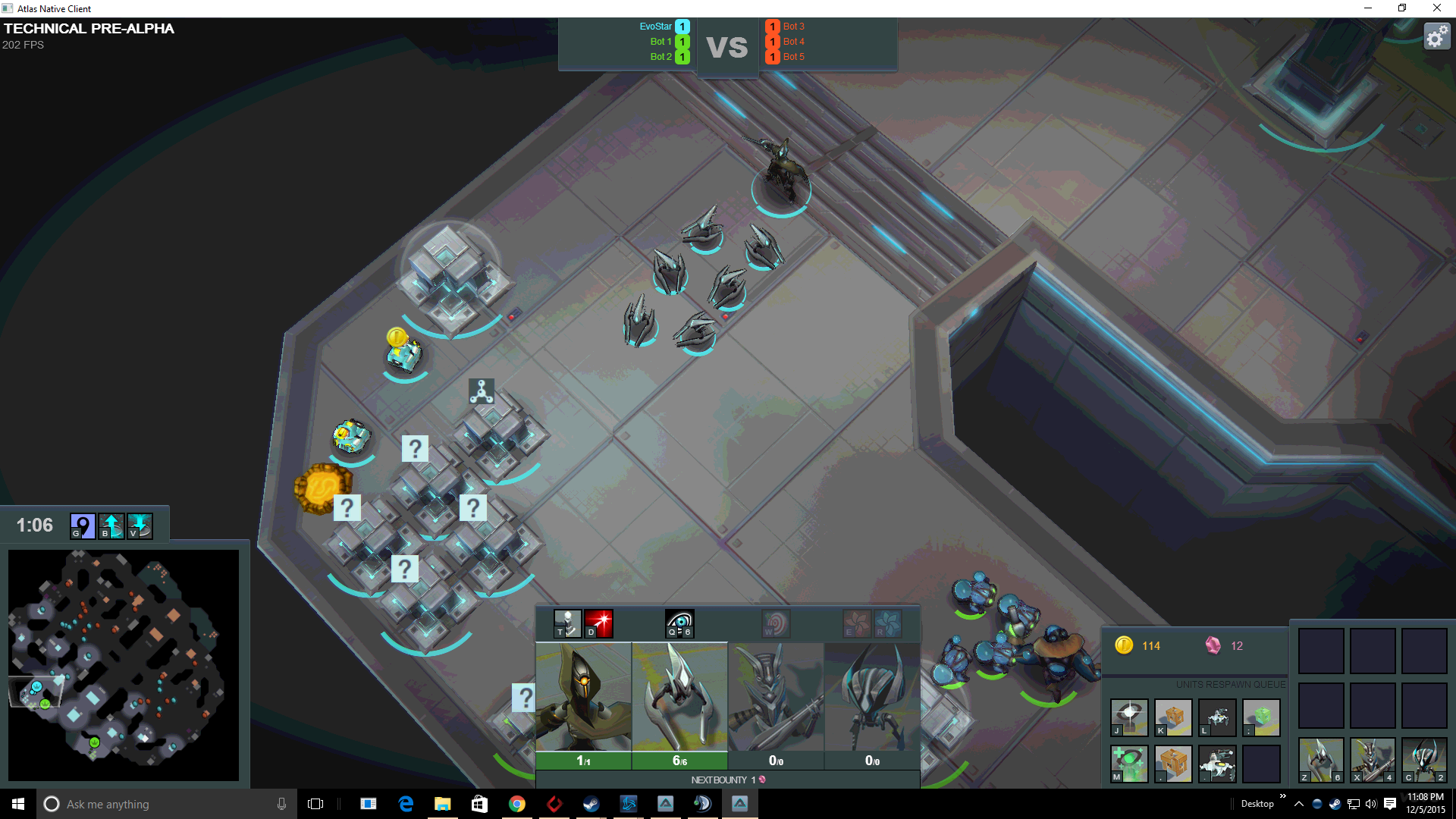Use the downward arrow ability icon
Viewport: 1456px width, 819px height.
click(x=140, y=526)
